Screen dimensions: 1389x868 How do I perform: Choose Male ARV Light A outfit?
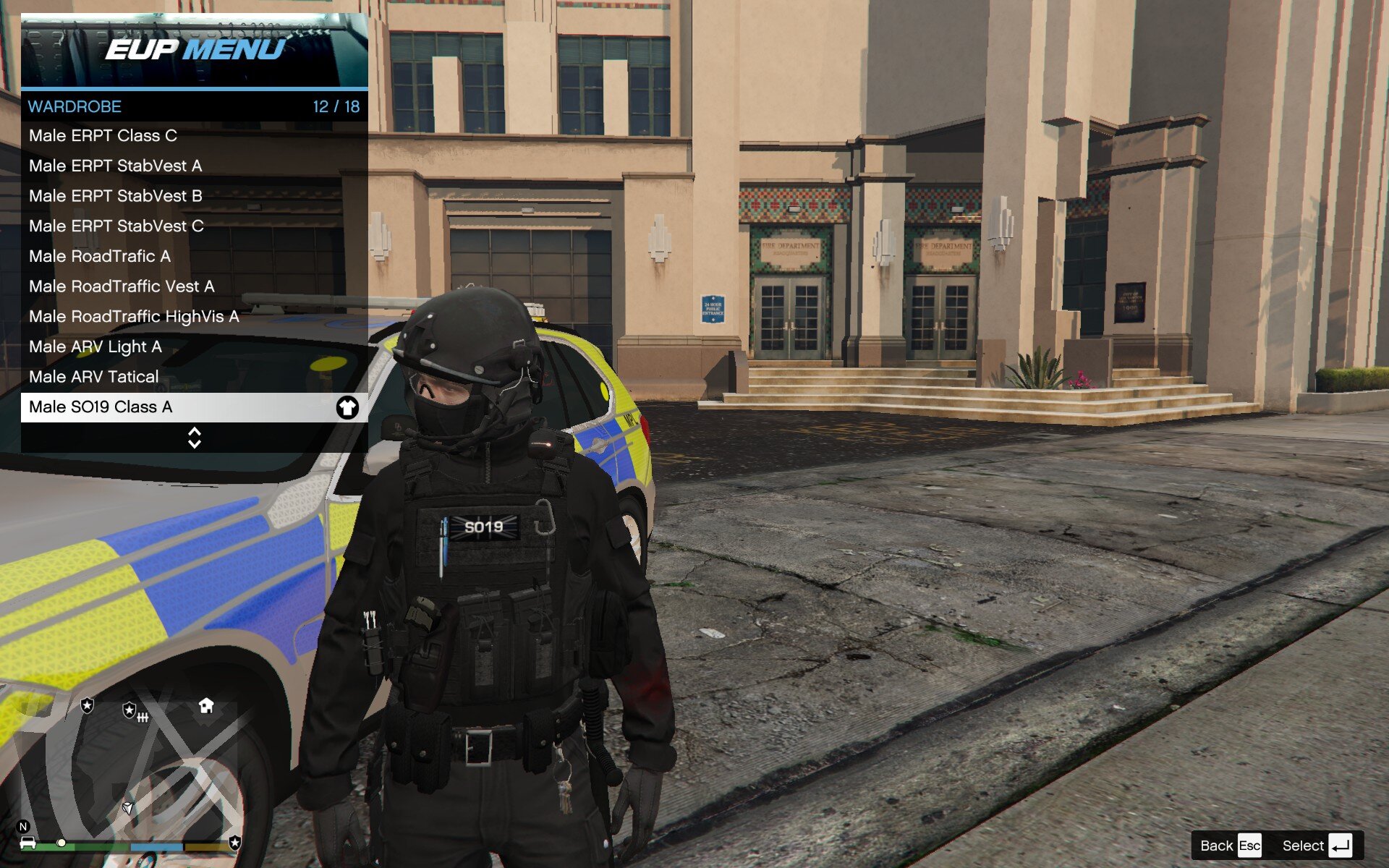coord(194,346)
